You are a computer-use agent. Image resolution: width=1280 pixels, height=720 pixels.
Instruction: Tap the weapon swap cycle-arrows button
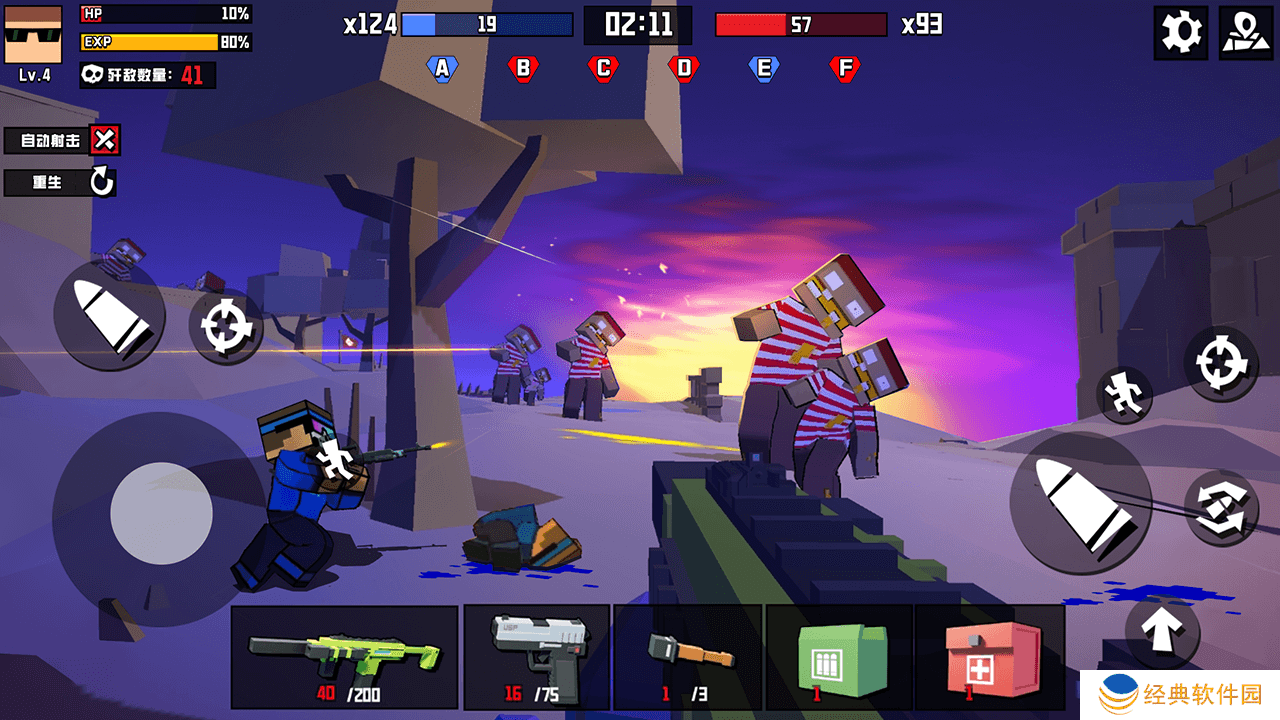click(x=1221, y=507)
